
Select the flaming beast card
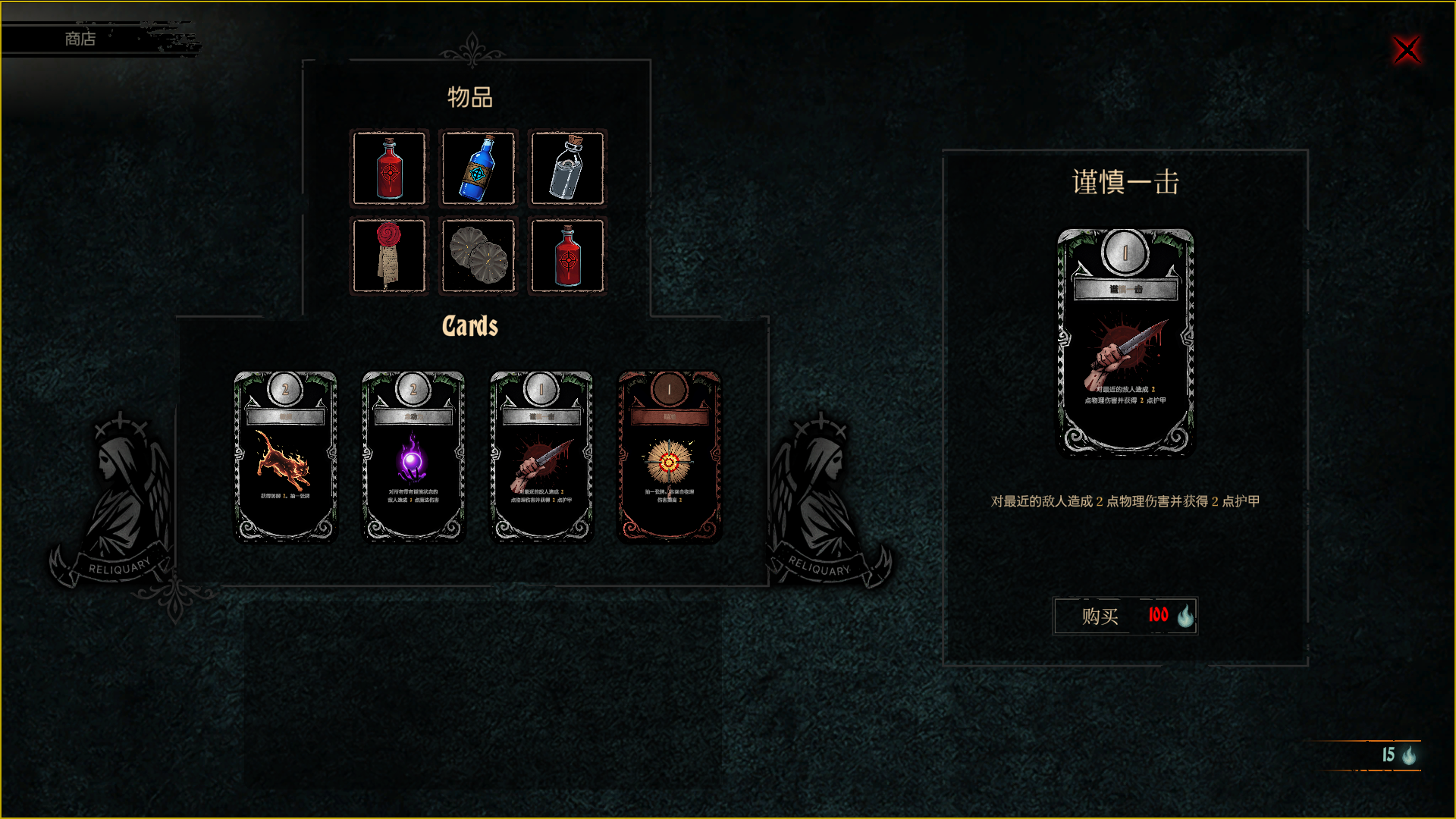(285, 456)
